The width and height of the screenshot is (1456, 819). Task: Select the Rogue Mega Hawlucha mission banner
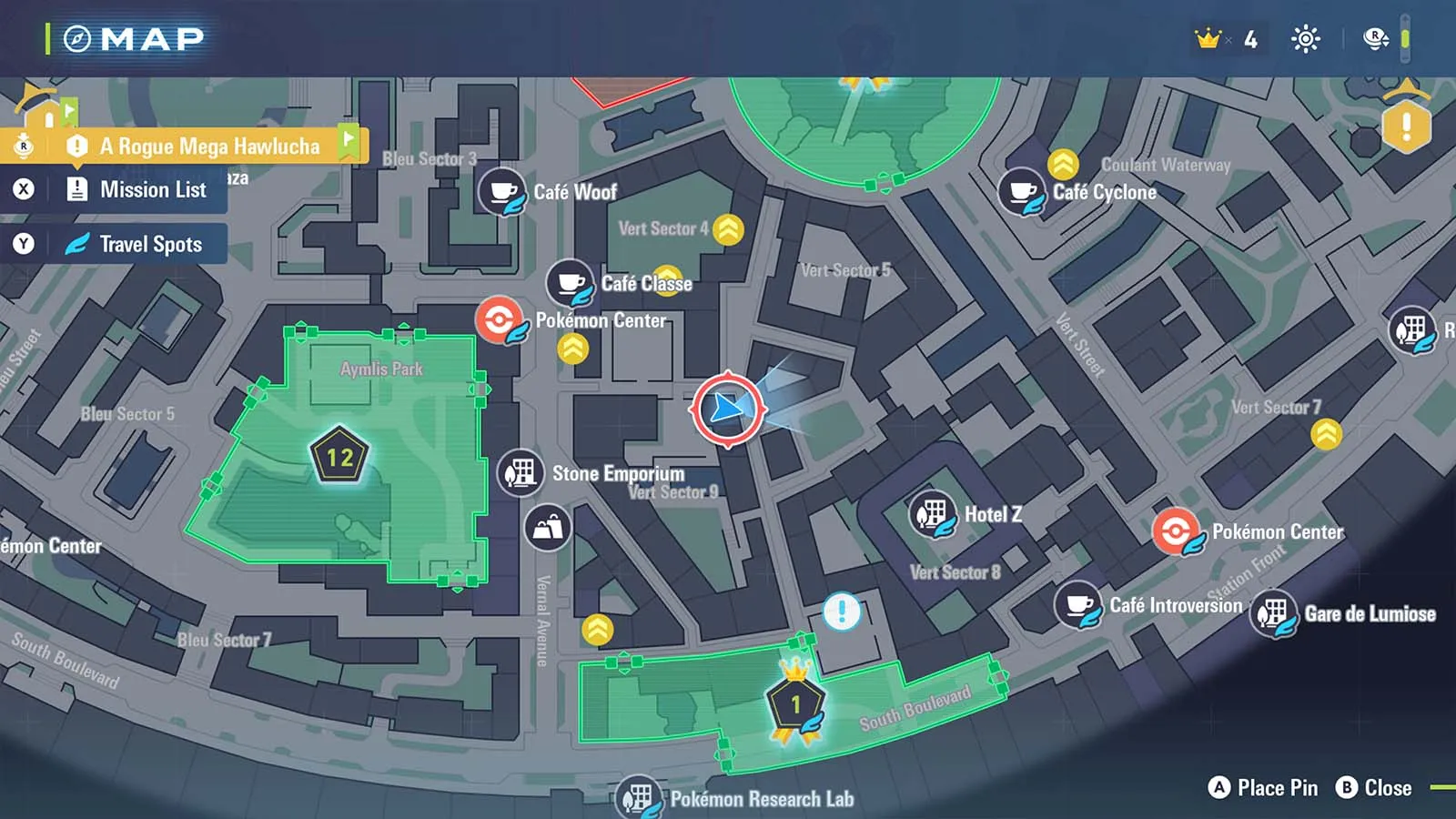[209, 146]
